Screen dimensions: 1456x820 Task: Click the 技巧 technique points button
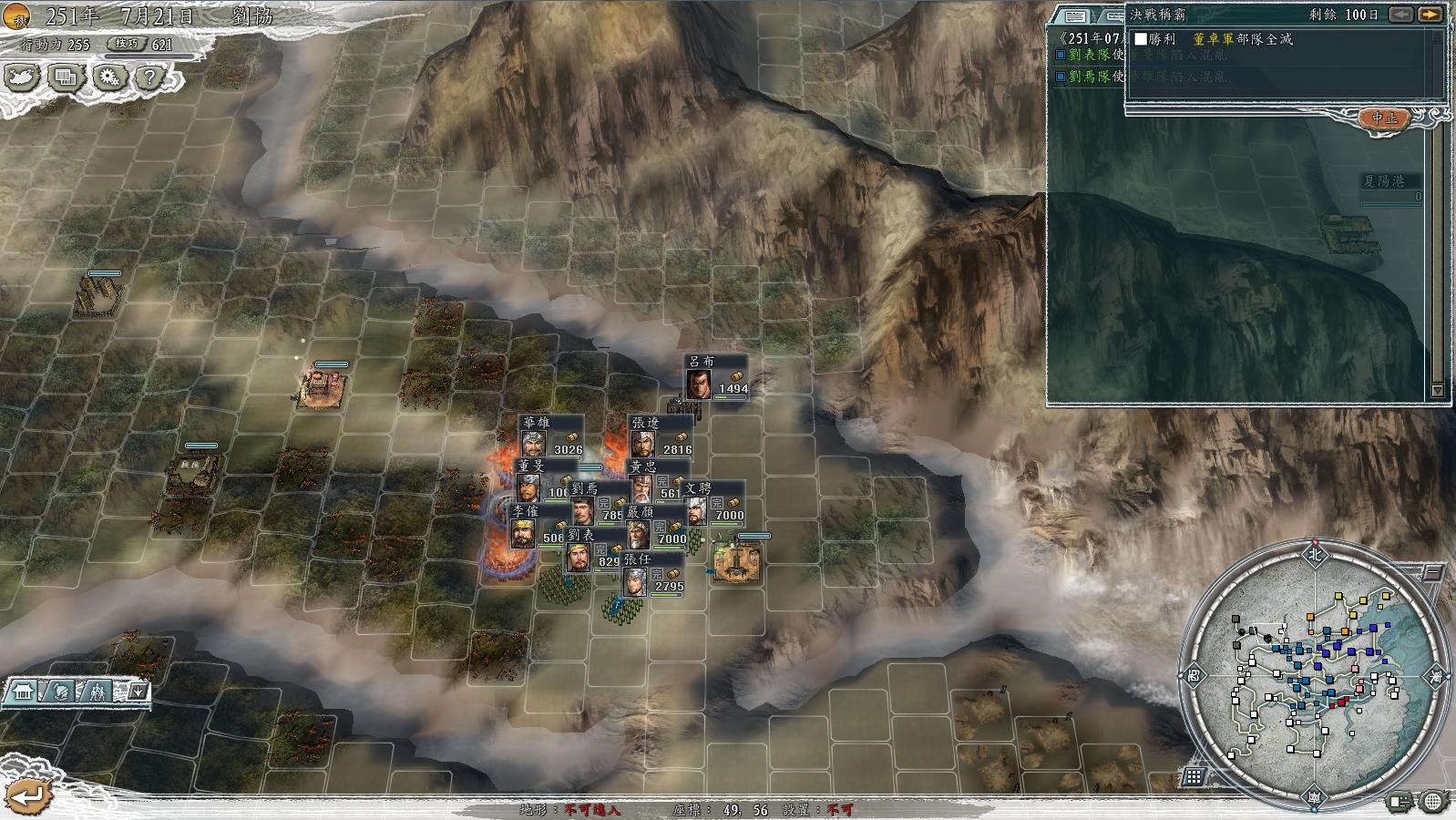point(126,44)
